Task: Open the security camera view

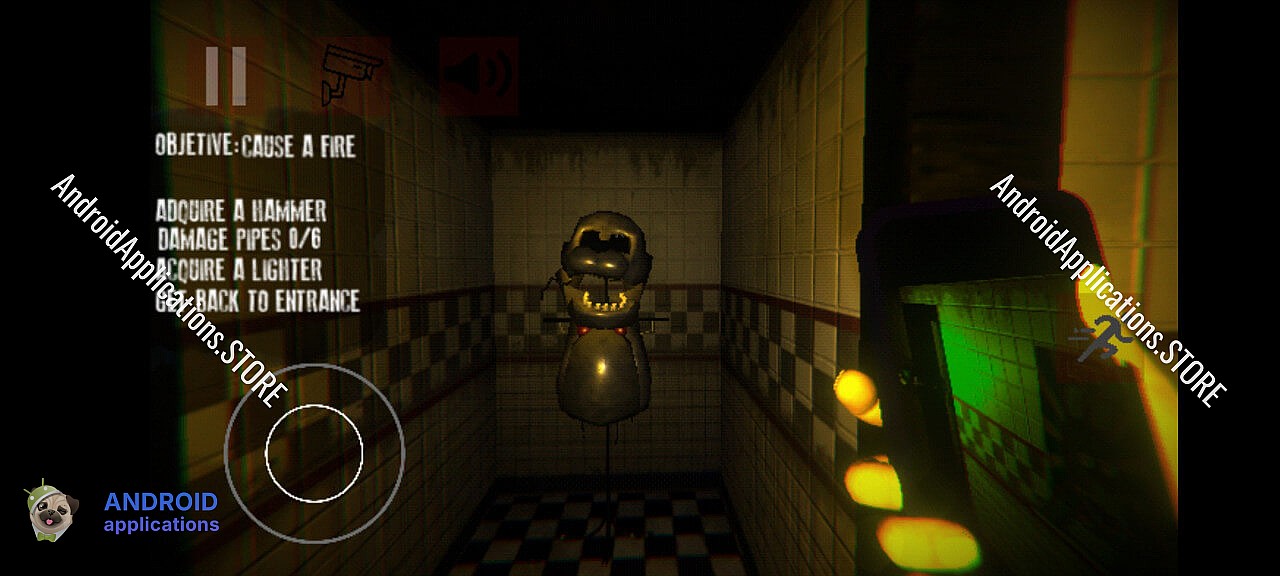Action: point(352,76)
